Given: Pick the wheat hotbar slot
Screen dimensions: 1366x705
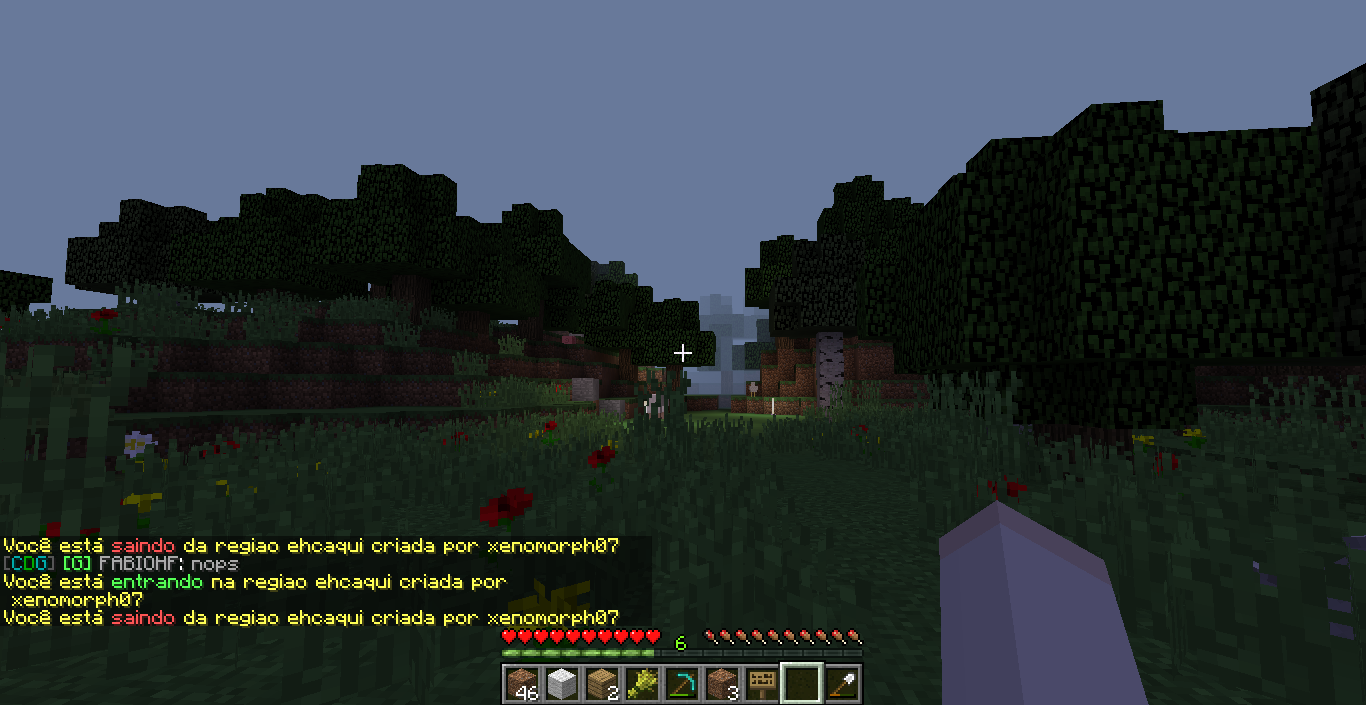Looking at the screenshot, I should click(x=642, y=684).
